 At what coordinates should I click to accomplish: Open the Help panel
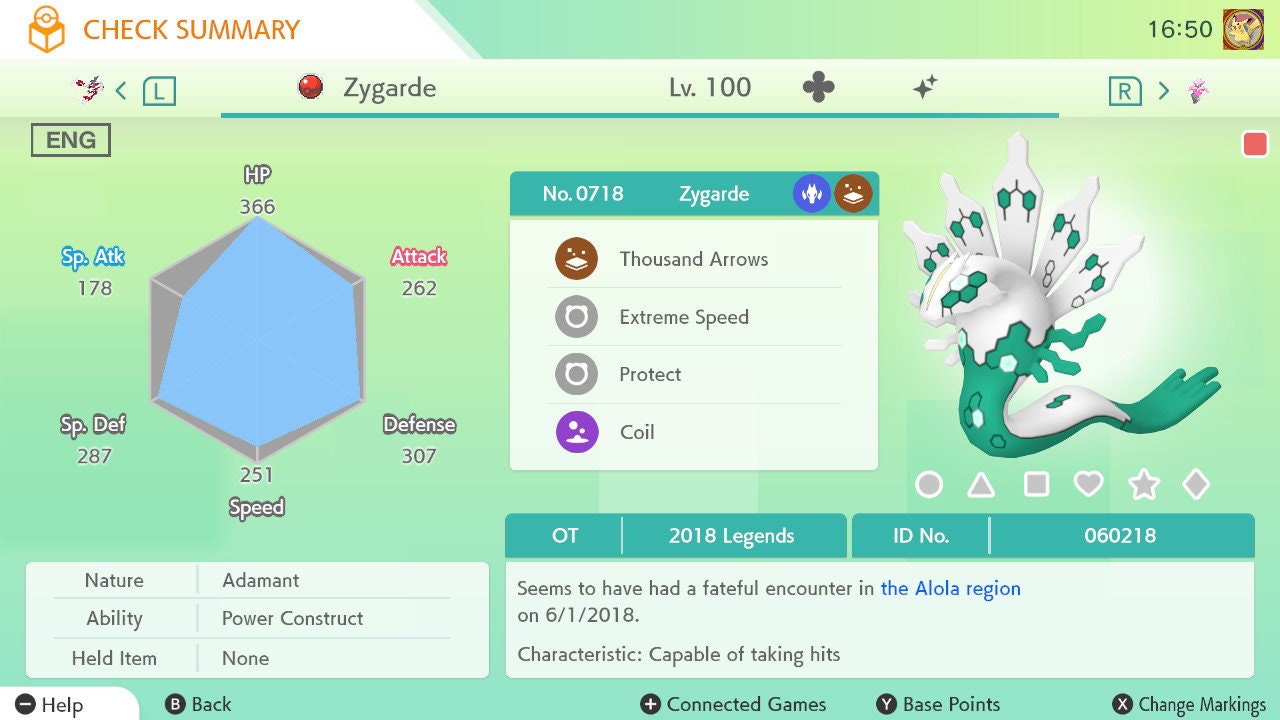(50, 704)
